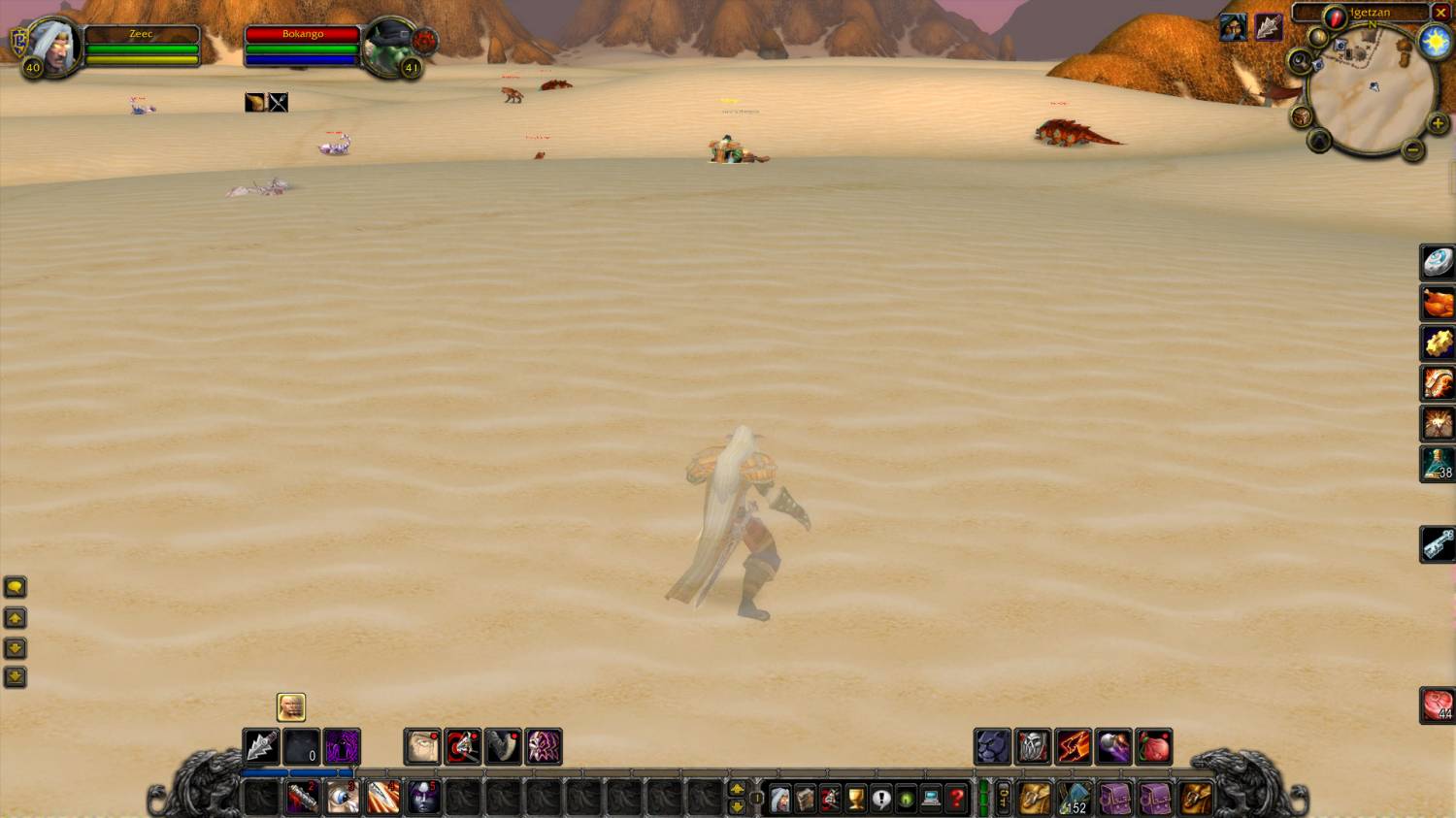Viewport: 1456px width, 818px height.
Task: Use the roast chicken food item
Action: click(x=1438, y=303)
